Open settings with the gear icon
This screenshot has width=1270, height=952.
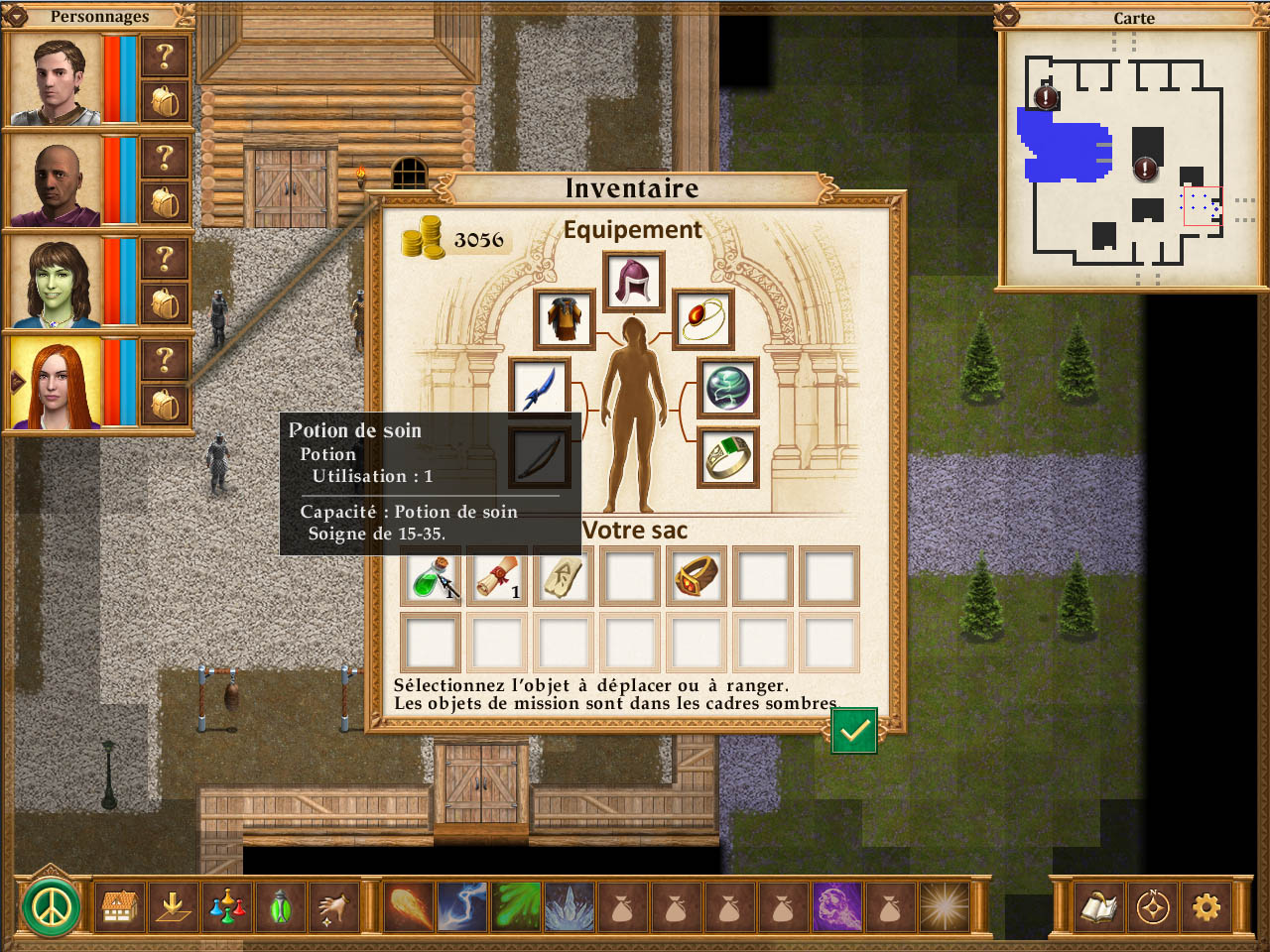[1206, 906]
